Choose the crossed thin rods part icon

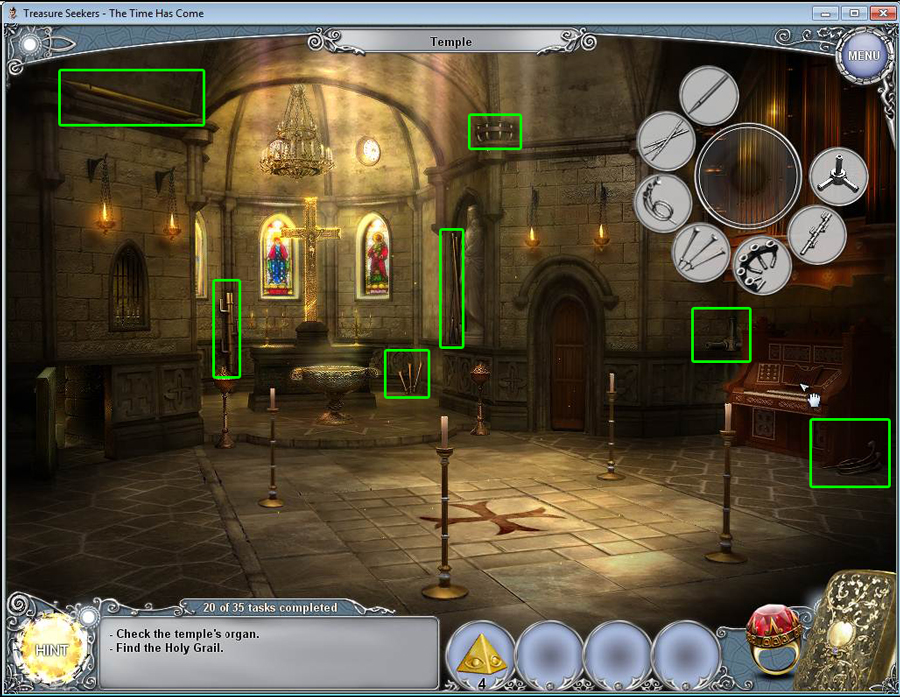pyautogui.click(x=666, y=142)
